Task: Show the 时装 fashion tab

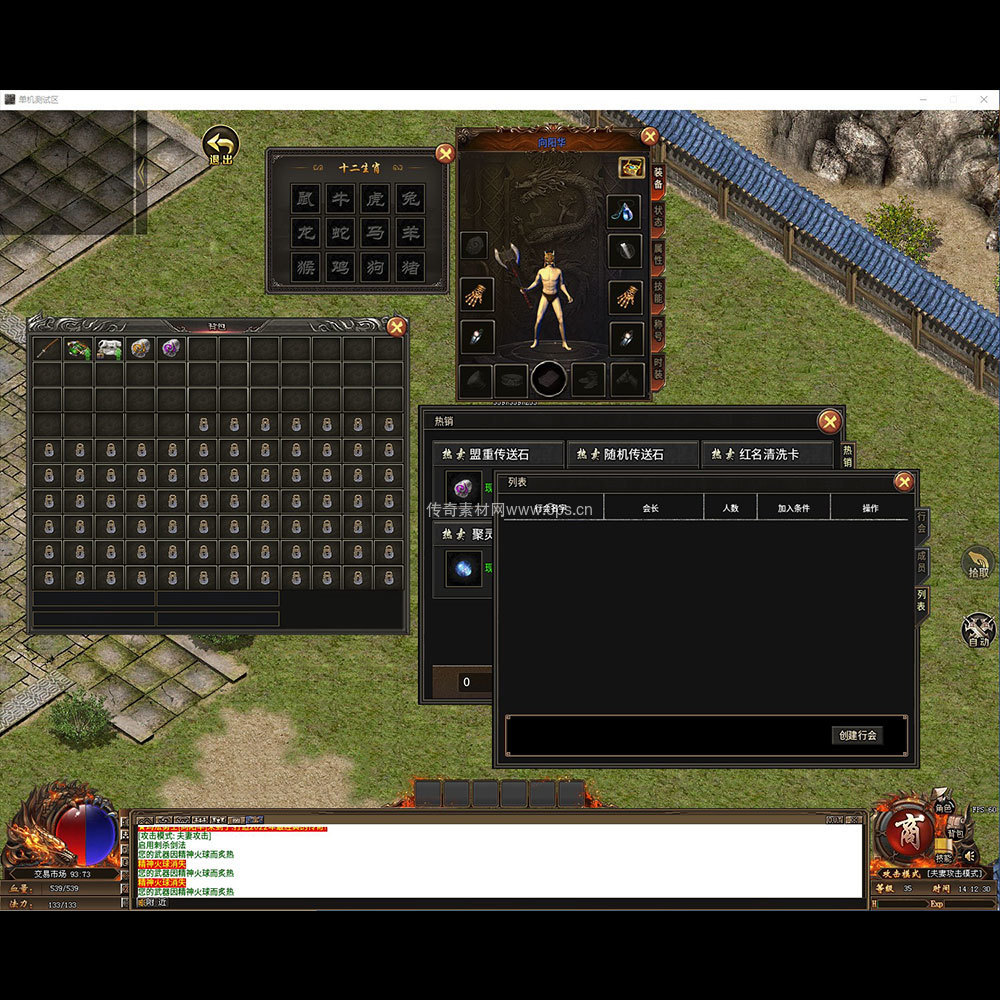Action: coord(658,366)
